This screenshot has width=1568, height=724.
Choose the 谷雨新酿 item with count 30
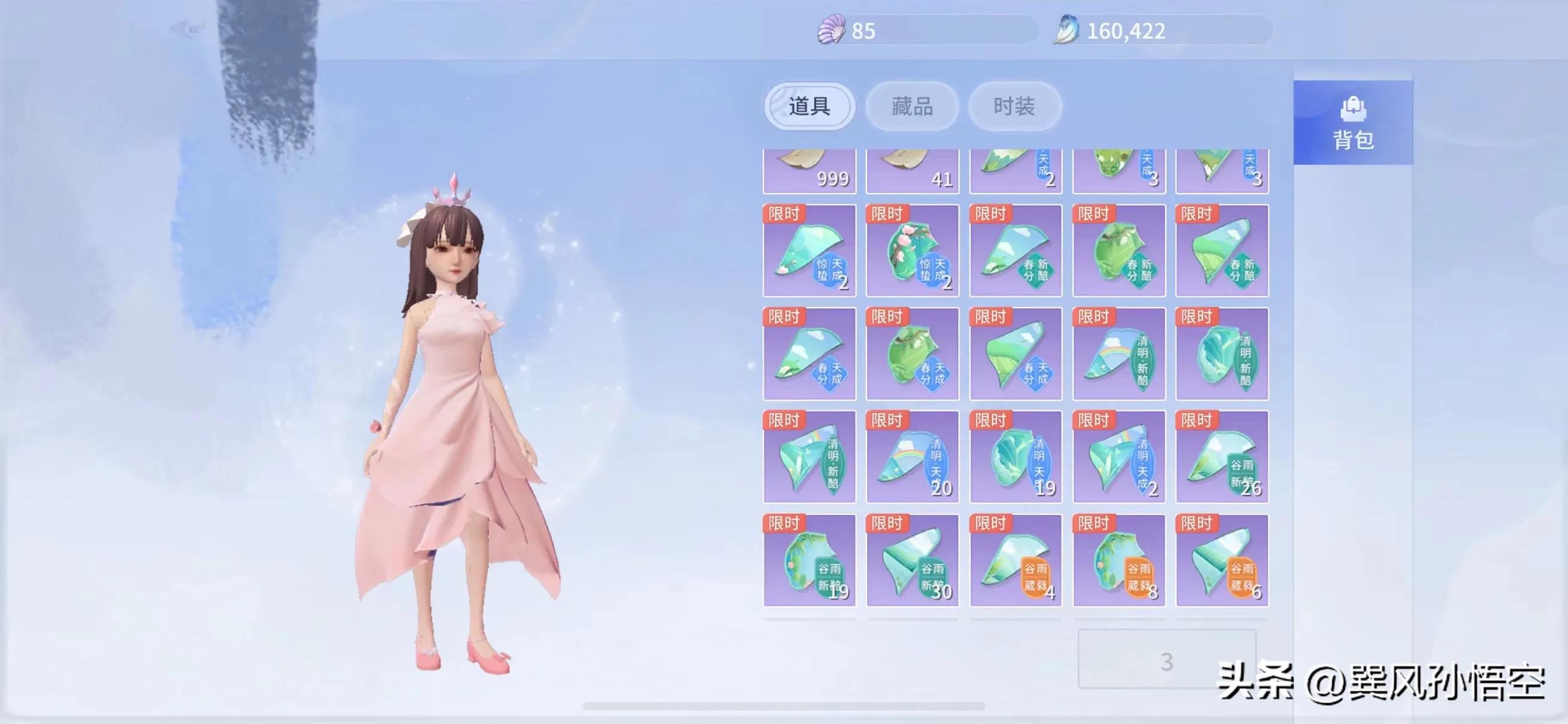tap(912, 560)
